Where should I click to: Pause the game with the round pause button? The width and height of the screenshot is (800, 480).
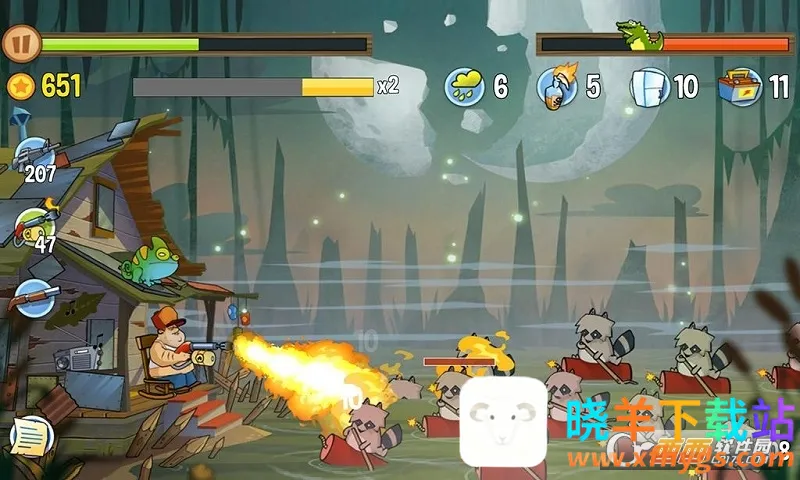[18, 44]
